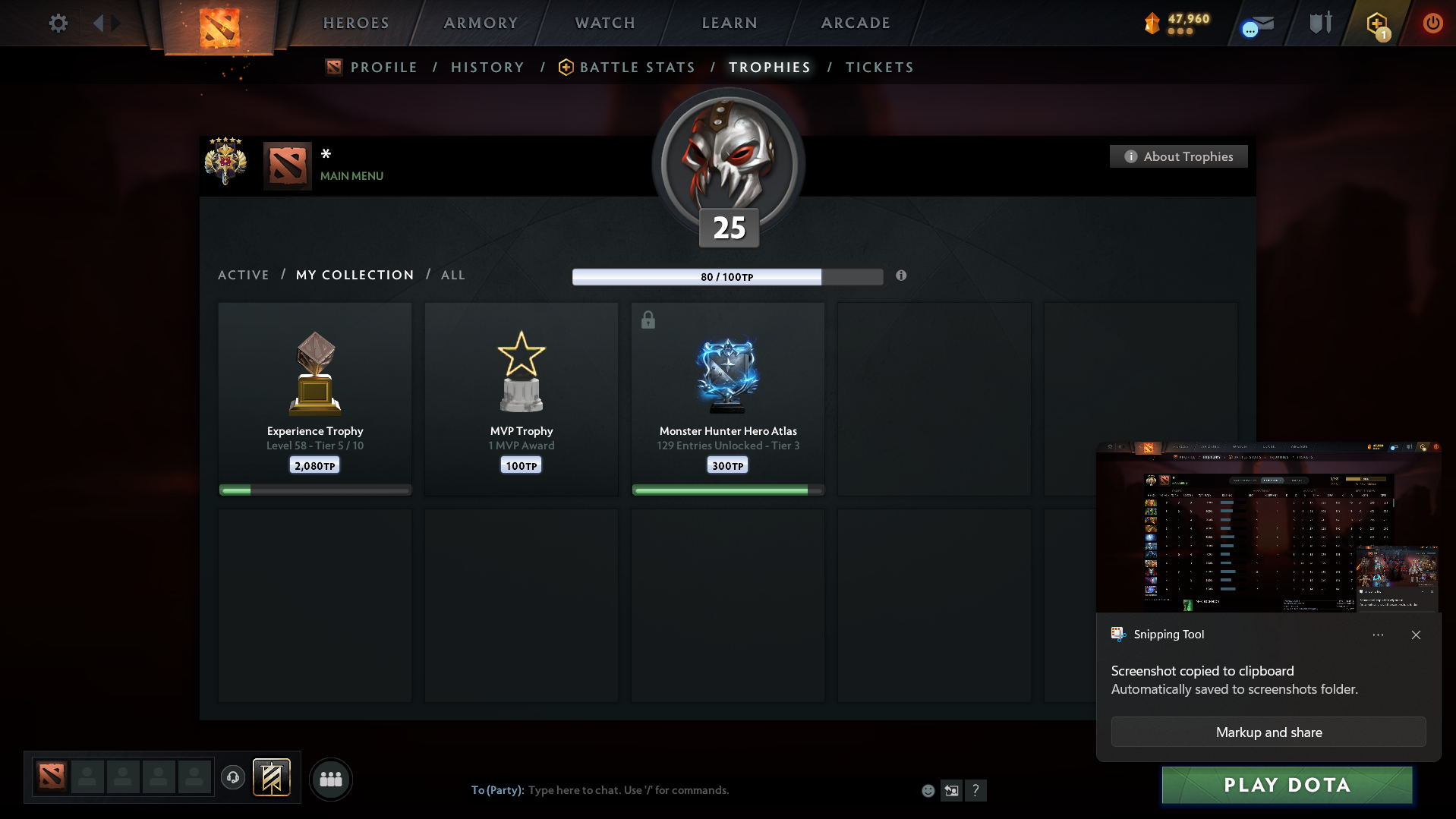Open the trophy progress info tooltip icon
This screenshot has height=819, width=1456.
coord(901,276)
